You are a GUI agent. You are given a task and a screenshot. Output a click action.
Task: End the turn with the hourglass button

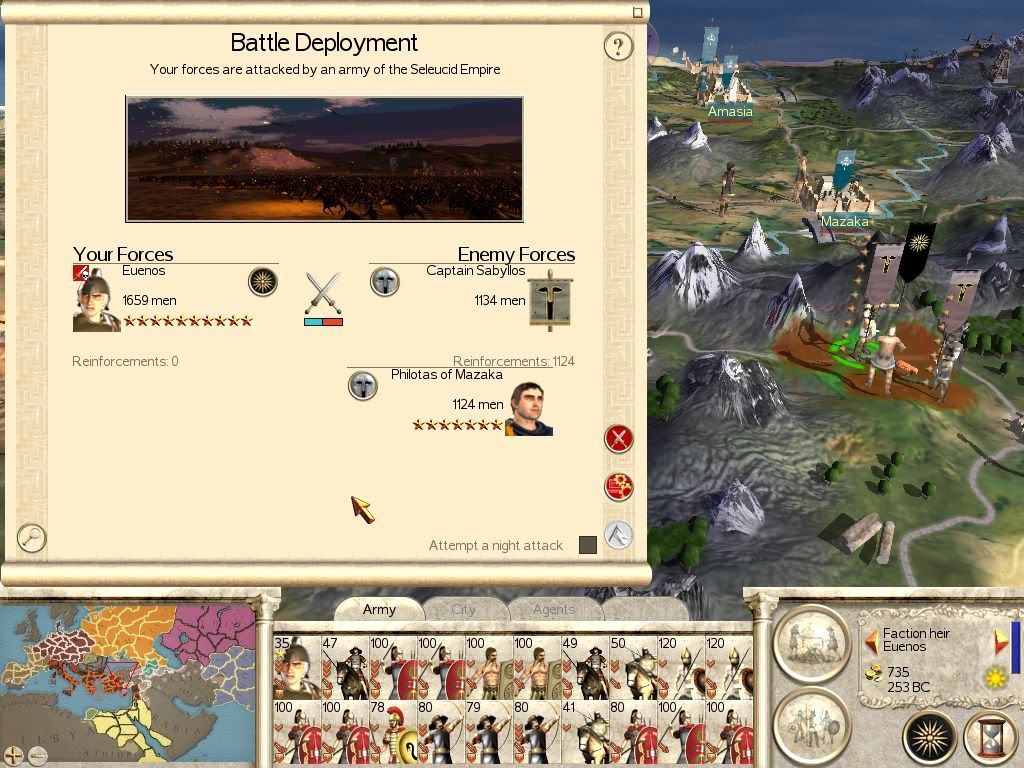(989, 739)
